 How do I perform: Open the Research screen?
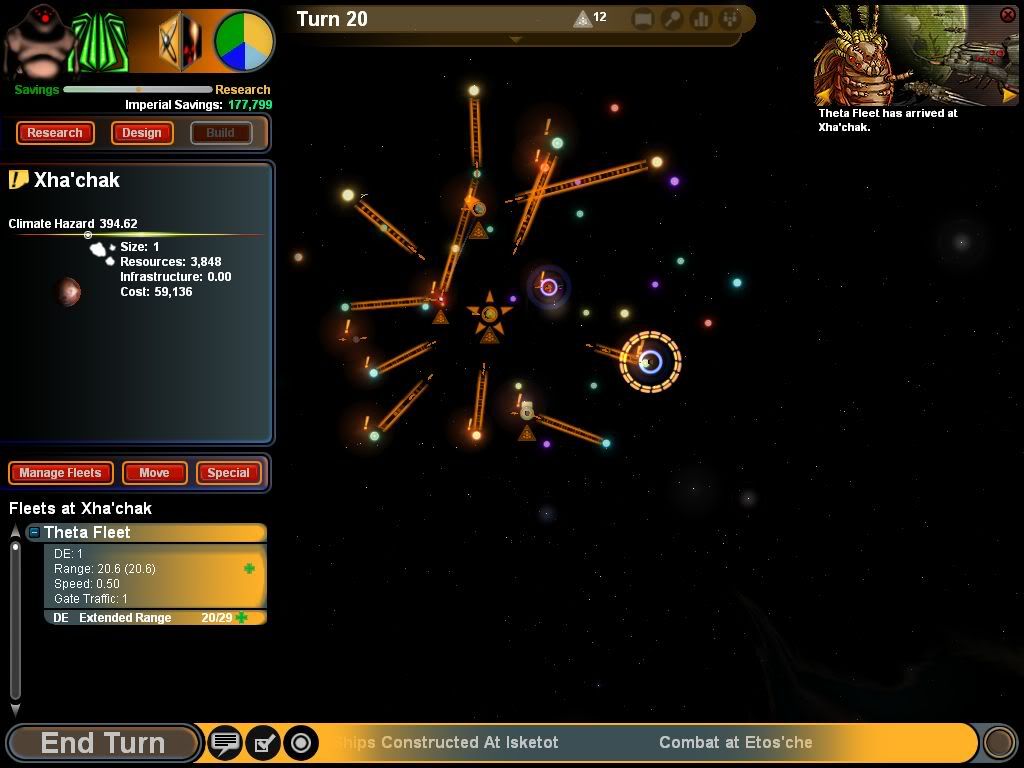pos(55,133)
